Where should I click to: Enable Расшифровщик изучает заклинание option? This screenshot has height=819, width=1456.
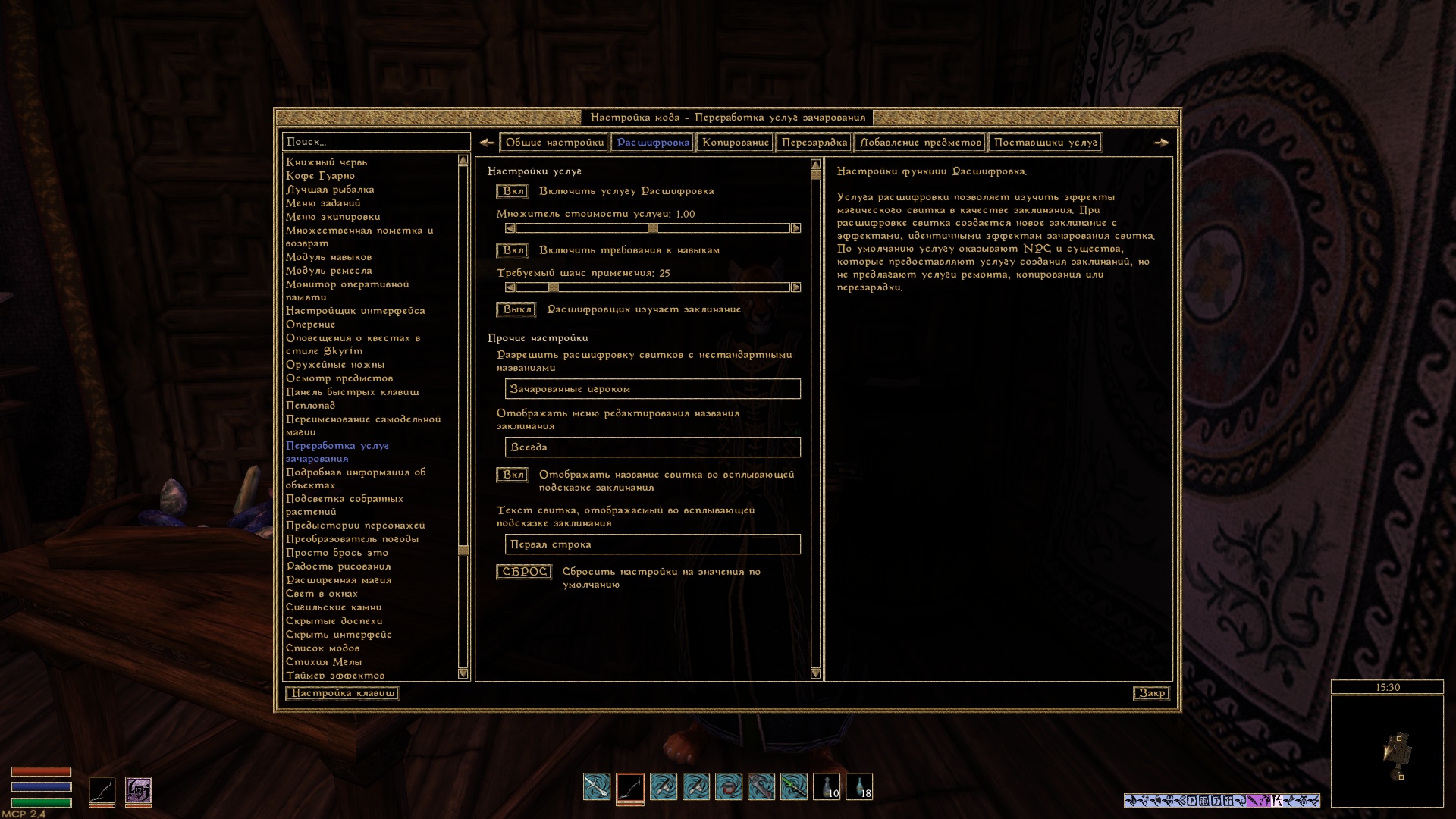516,309
